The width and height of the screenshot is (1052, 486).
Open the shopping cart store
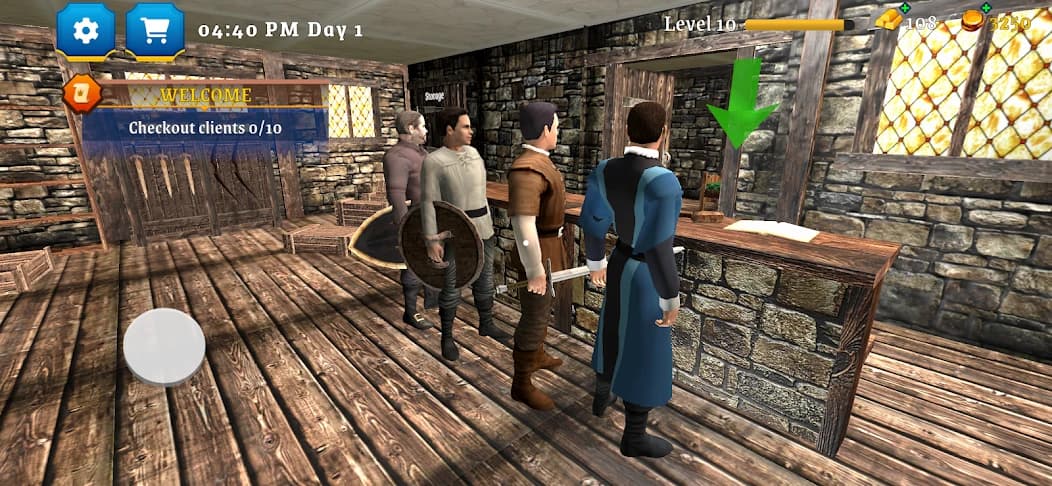155,30
